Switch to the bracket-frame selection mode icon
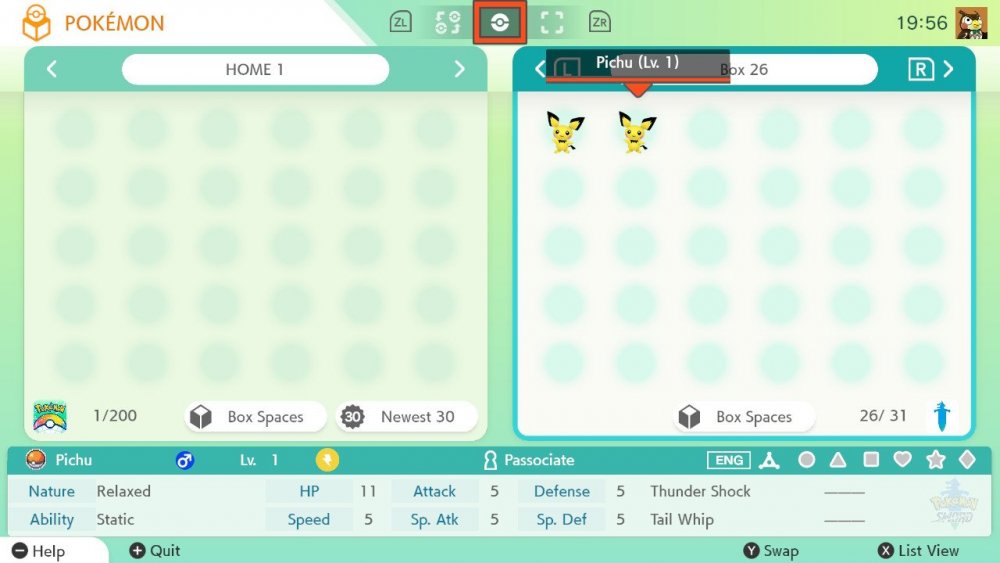Viewport: 1000px width, 563px height. click(551, 22)
